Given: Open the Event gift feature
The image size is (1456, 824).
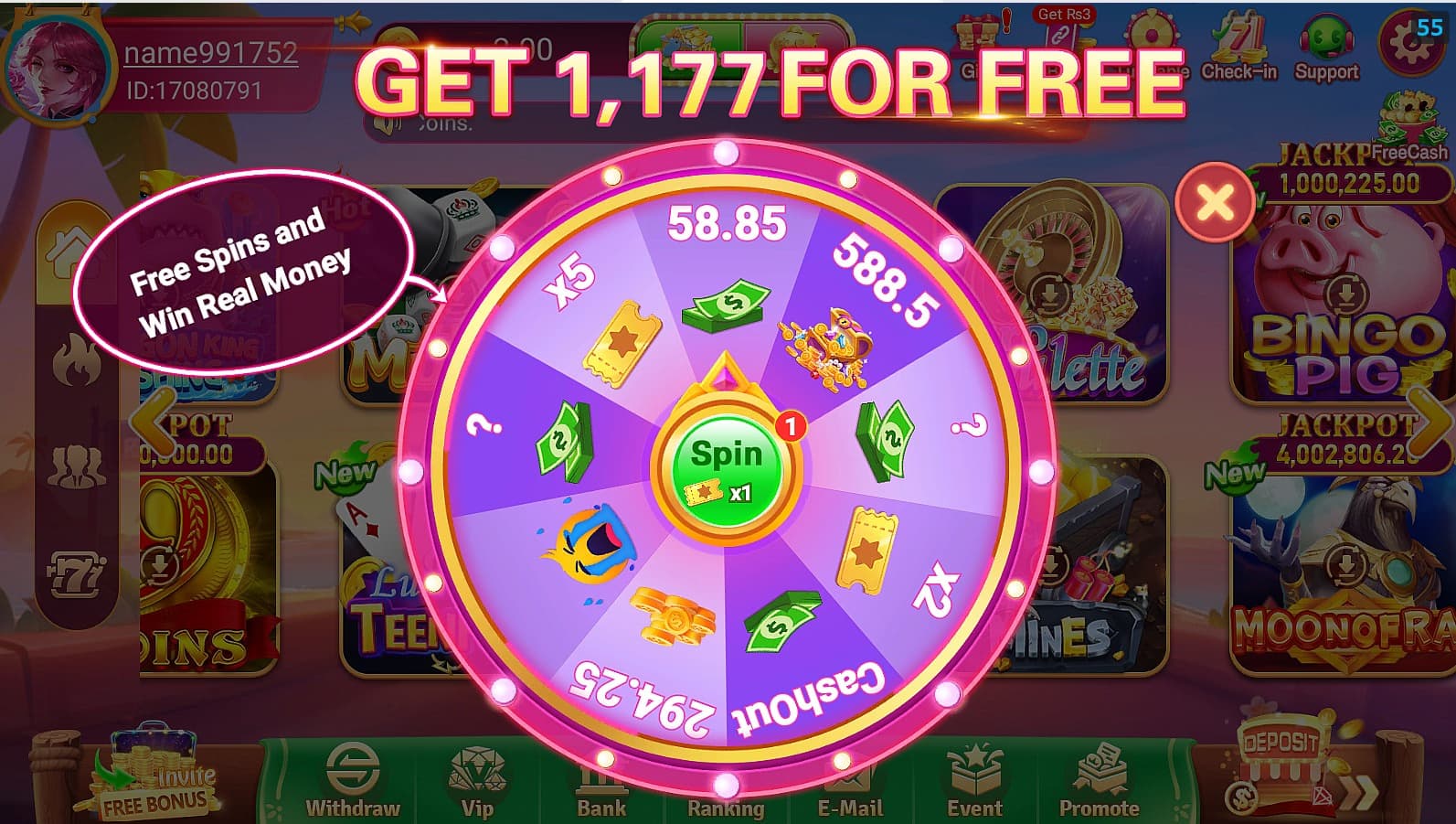Looking at the screenshot, I should 975,782.
